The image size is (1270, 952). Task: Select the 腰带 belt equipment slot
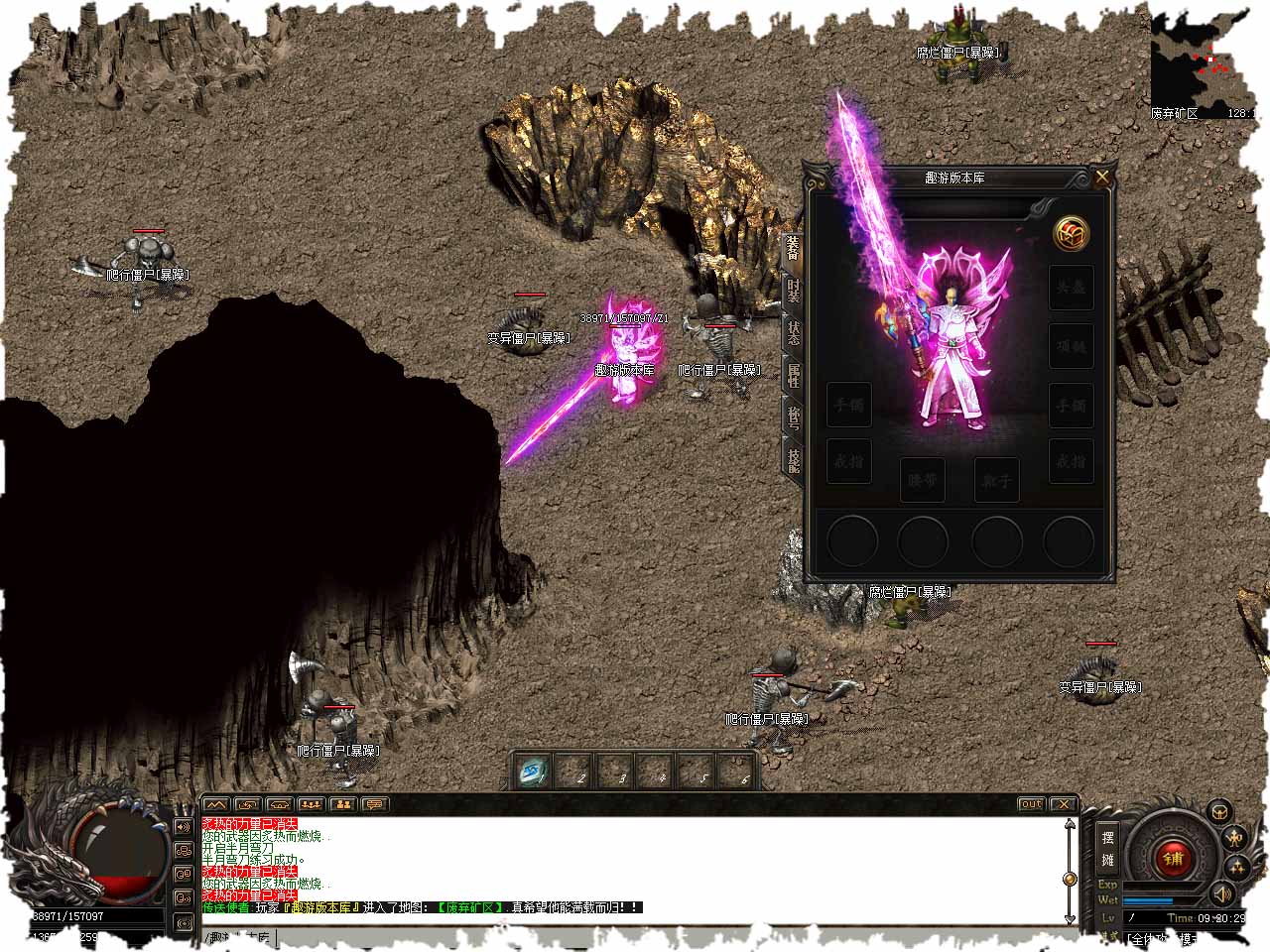tap(923, 481)
